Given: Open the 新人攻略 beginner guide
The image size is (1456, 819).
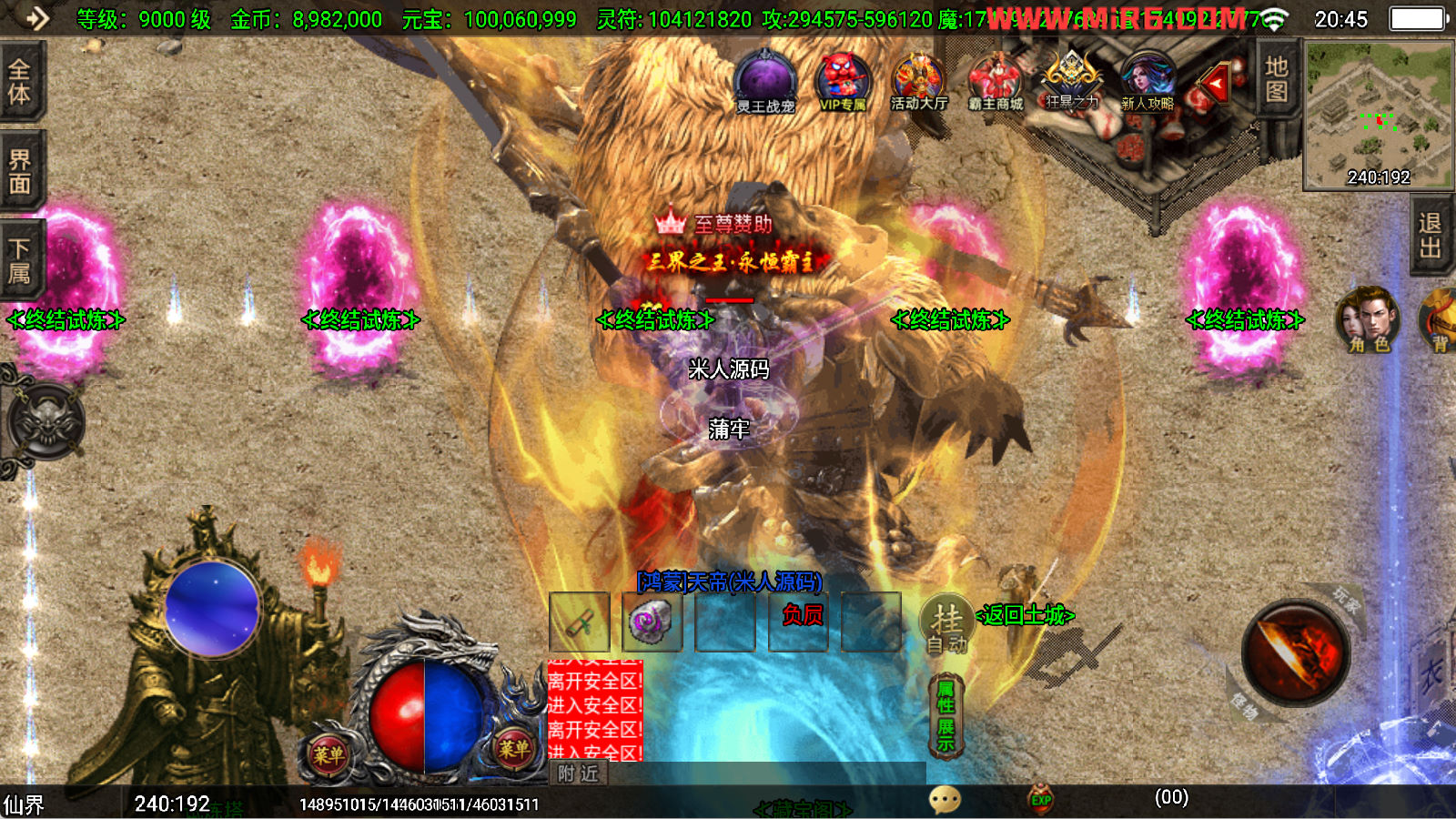Looking at the screenshot, I should point(1148,83).
